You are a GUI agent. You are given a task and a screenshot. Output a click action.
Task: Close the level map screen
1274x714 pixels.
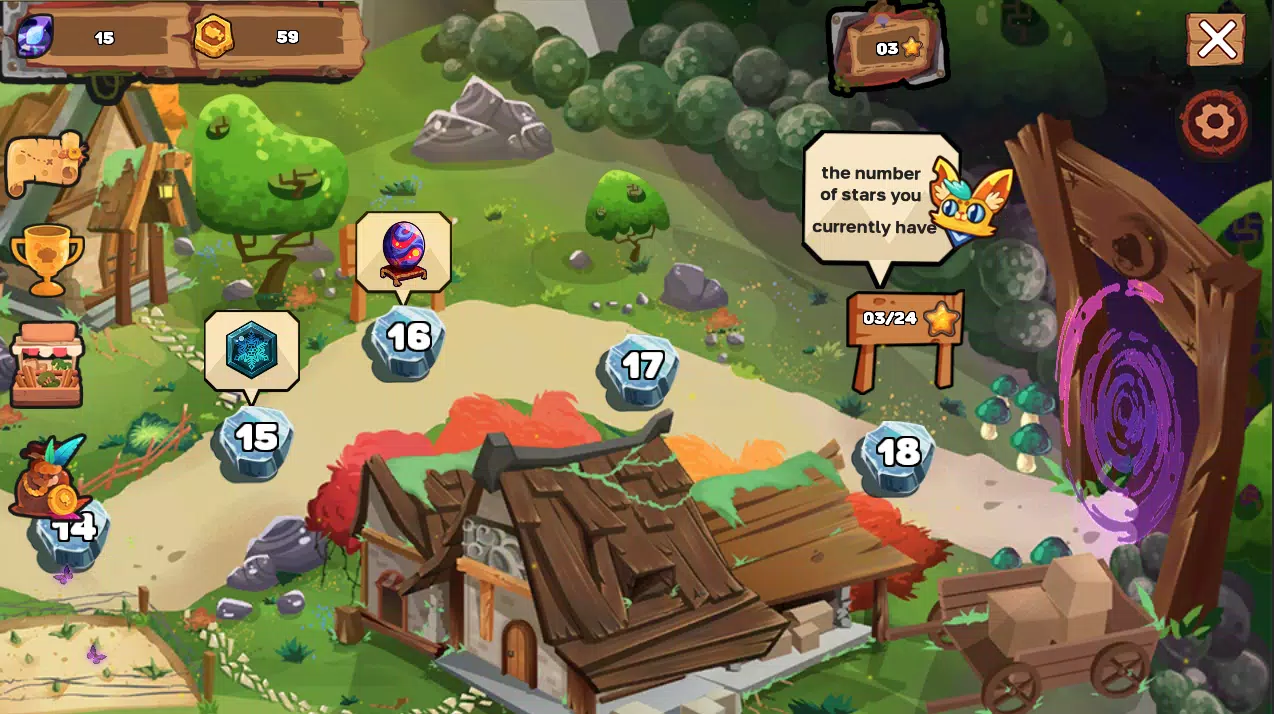click(1216, 40)
